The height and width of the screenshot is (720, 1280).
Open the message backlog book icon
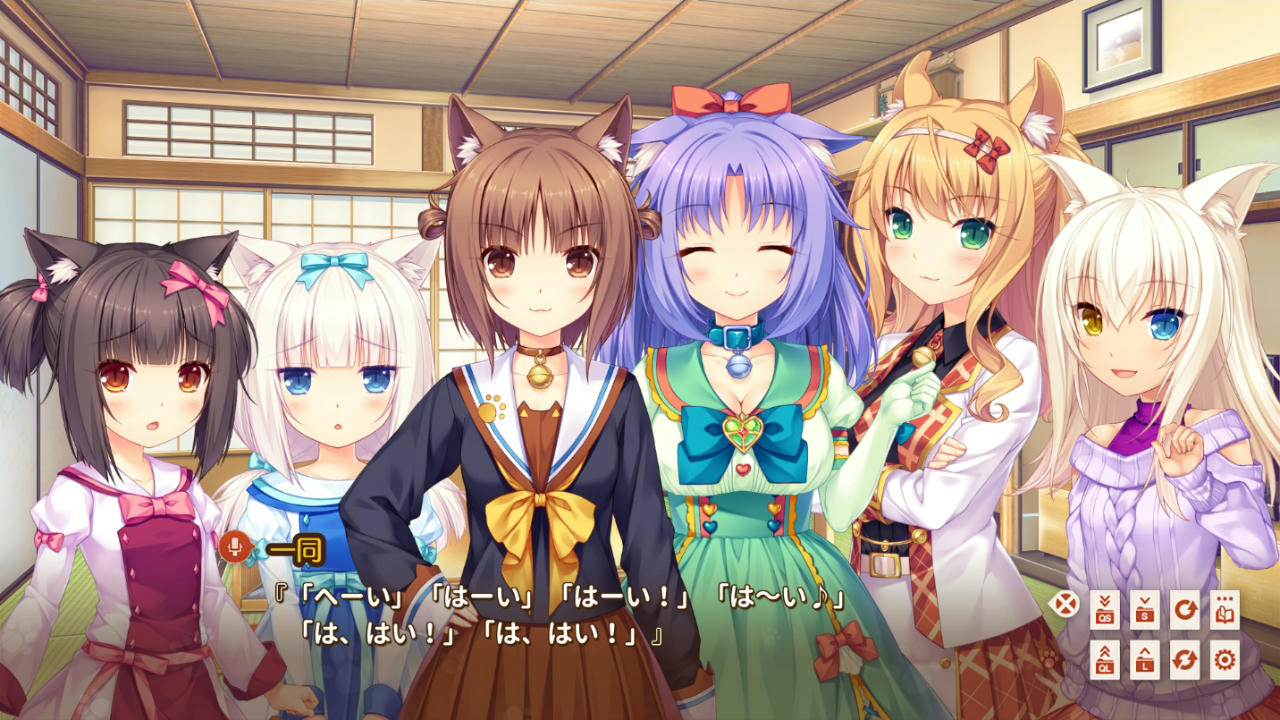(1227, 609)
